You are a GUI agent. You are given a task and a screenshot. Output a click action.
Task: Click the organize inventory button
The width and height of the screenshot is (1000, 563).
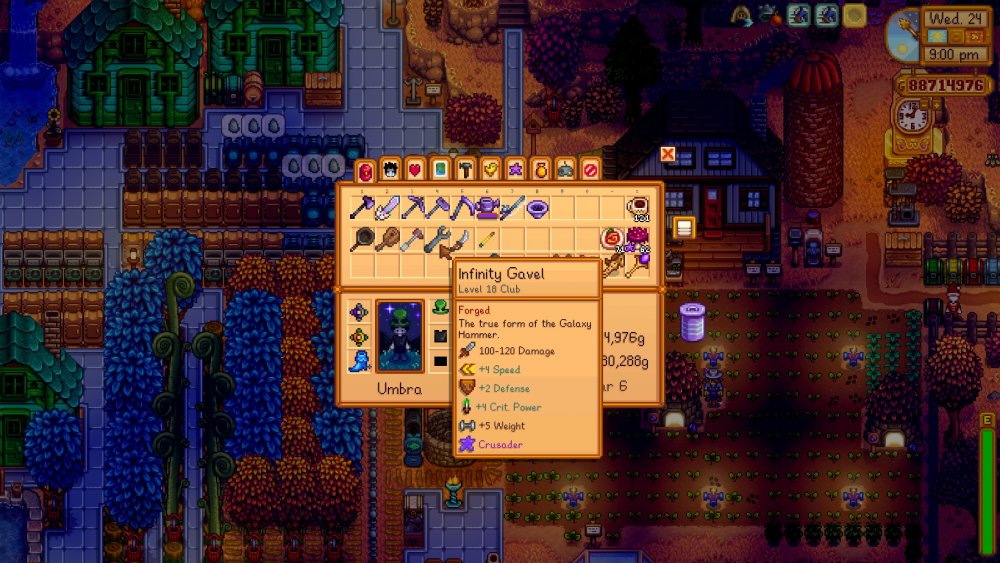(684, 228)
